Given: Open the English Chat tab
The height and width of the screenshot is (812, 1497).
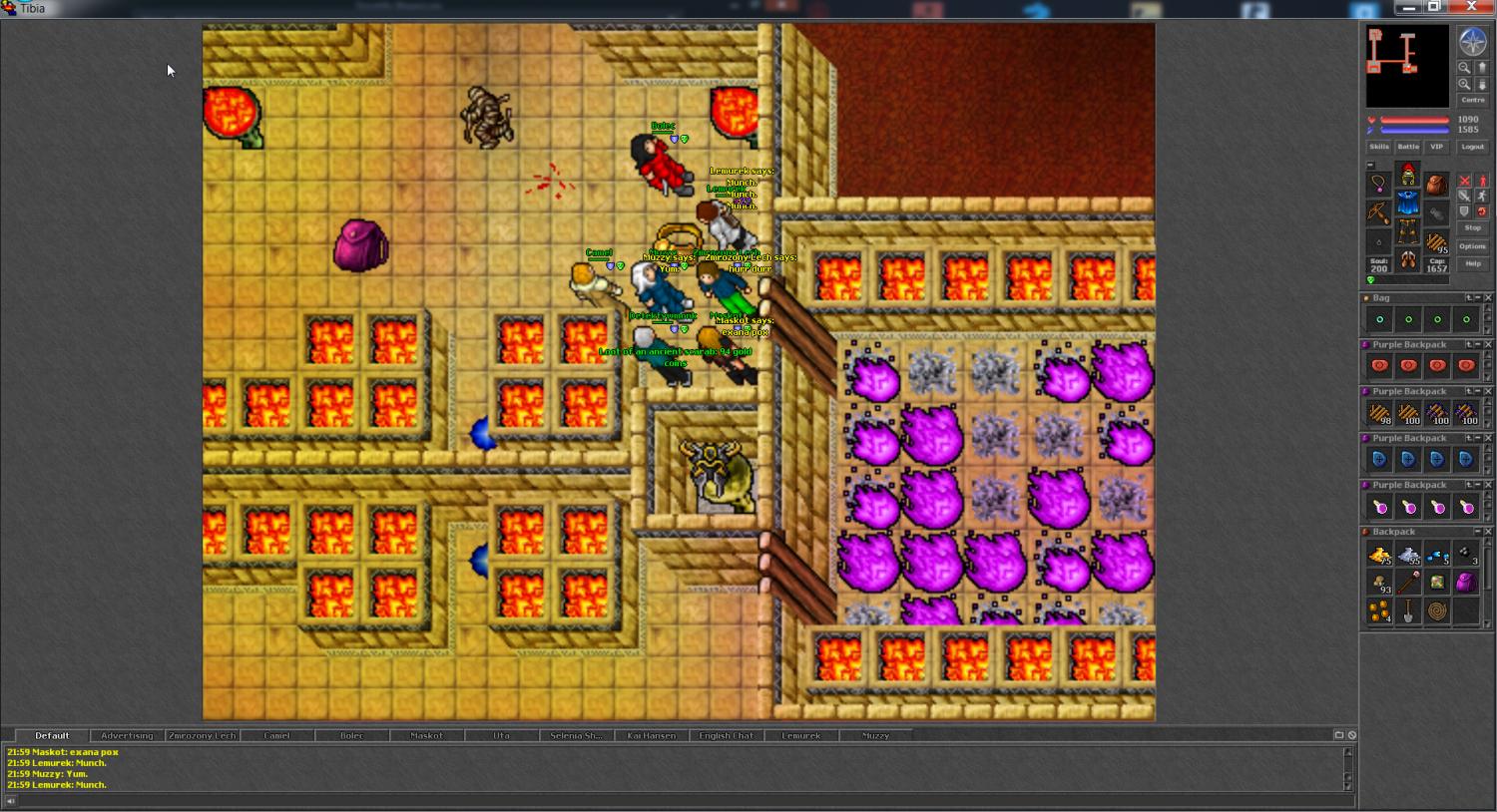Looking at the screenshot, I should point(726,736).
